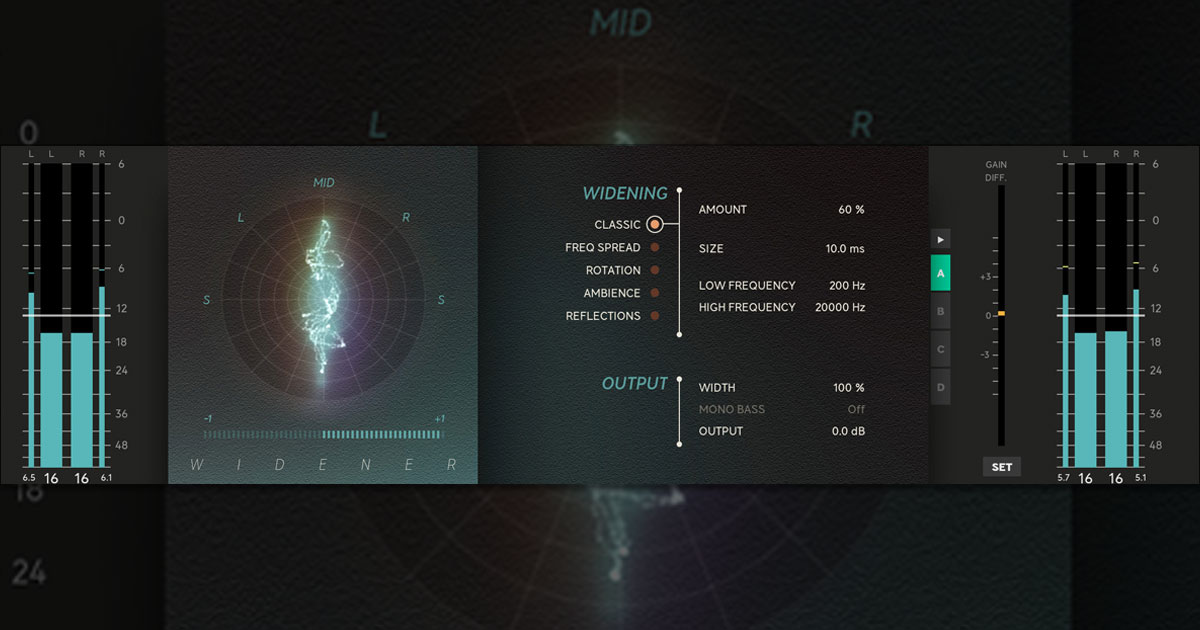Click the Output 0.0 dB value
The height and width of the screenshot is (630, 1200).
[848, 432]
